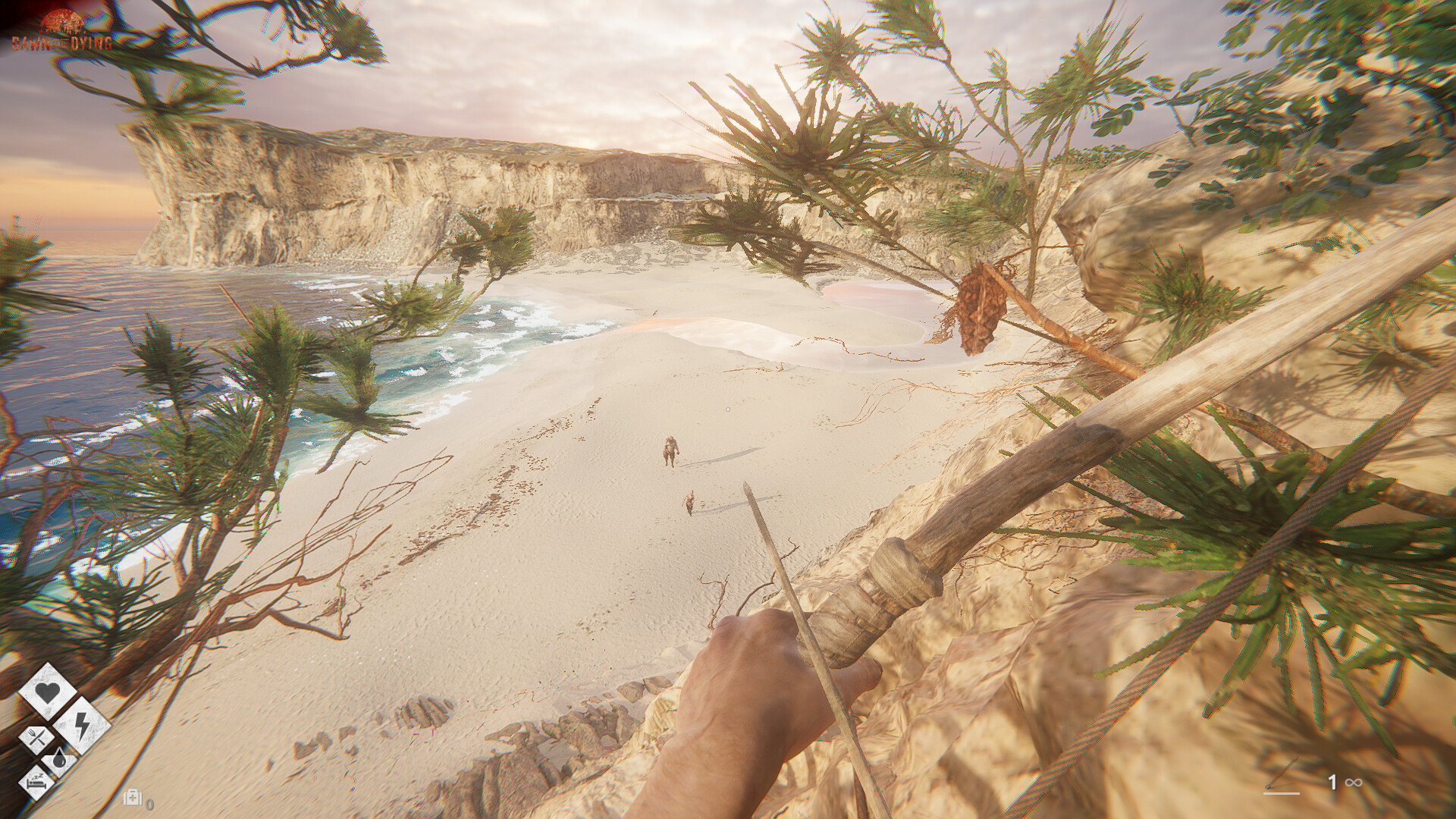Toggle the stamina diamond indicator
This screenshot has height=819, width=1456.
pos(80,725)
